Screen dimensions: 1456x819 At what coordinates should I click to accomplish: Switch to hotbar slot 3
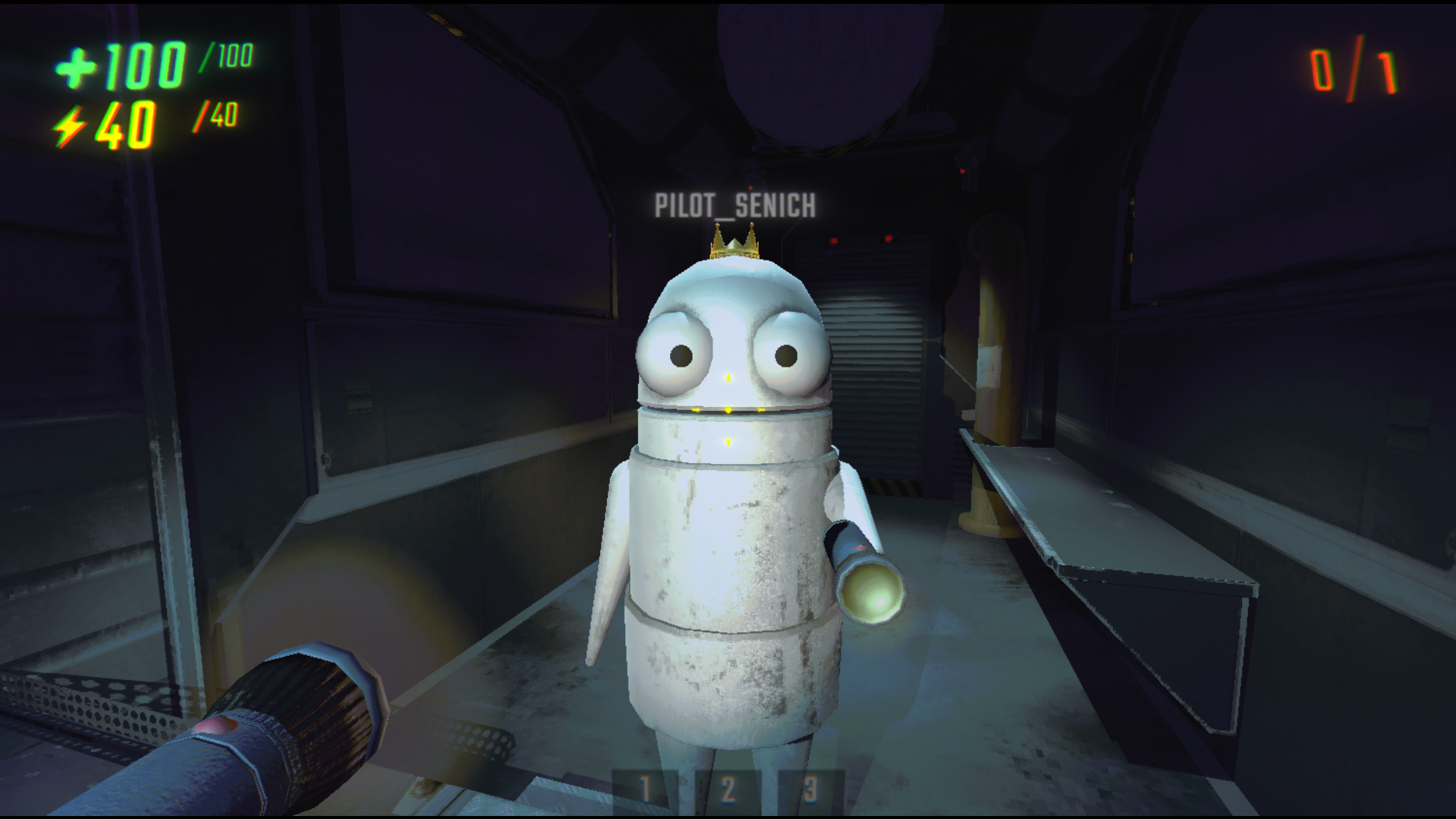click(810, 790)
